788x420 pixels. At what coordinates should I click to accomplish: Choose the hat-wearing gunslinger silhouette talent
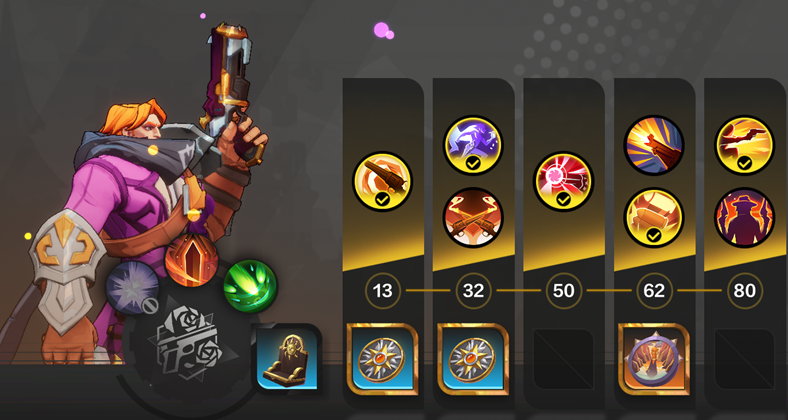744,217
